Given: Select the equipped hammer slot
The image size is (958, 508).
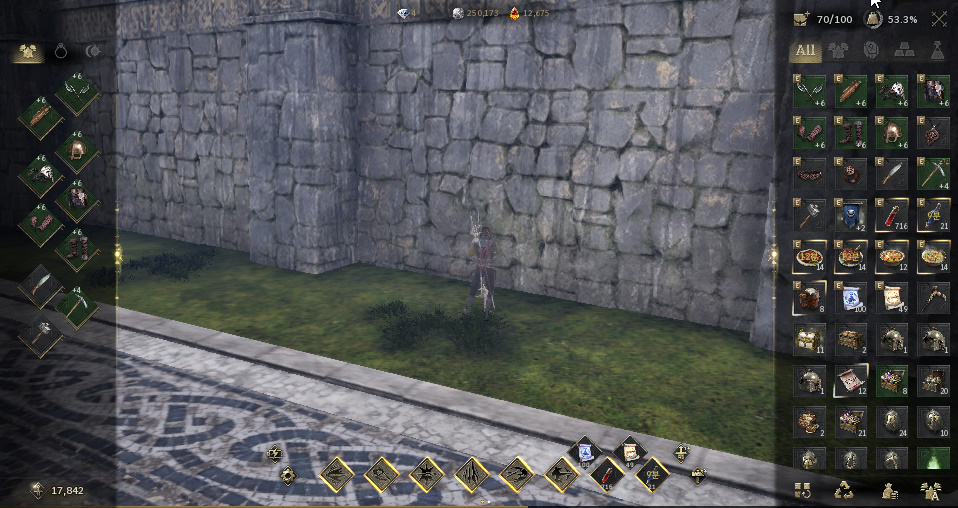Looking at the screenshot, I should (40, 336).
